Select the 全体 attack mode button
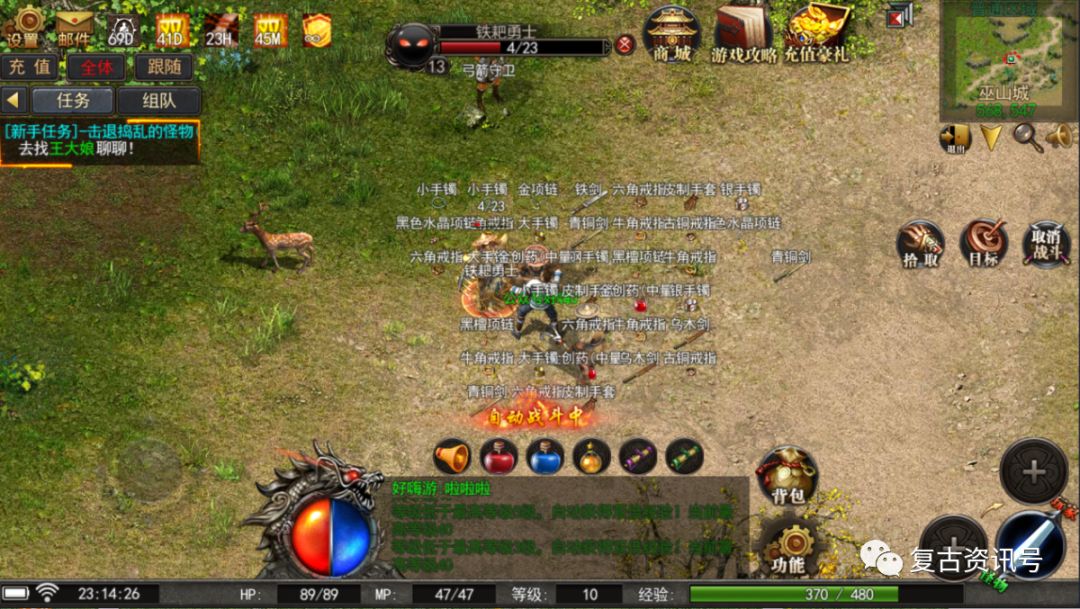1080x609 pixels. pyautogui.click(x=96, y=68)
